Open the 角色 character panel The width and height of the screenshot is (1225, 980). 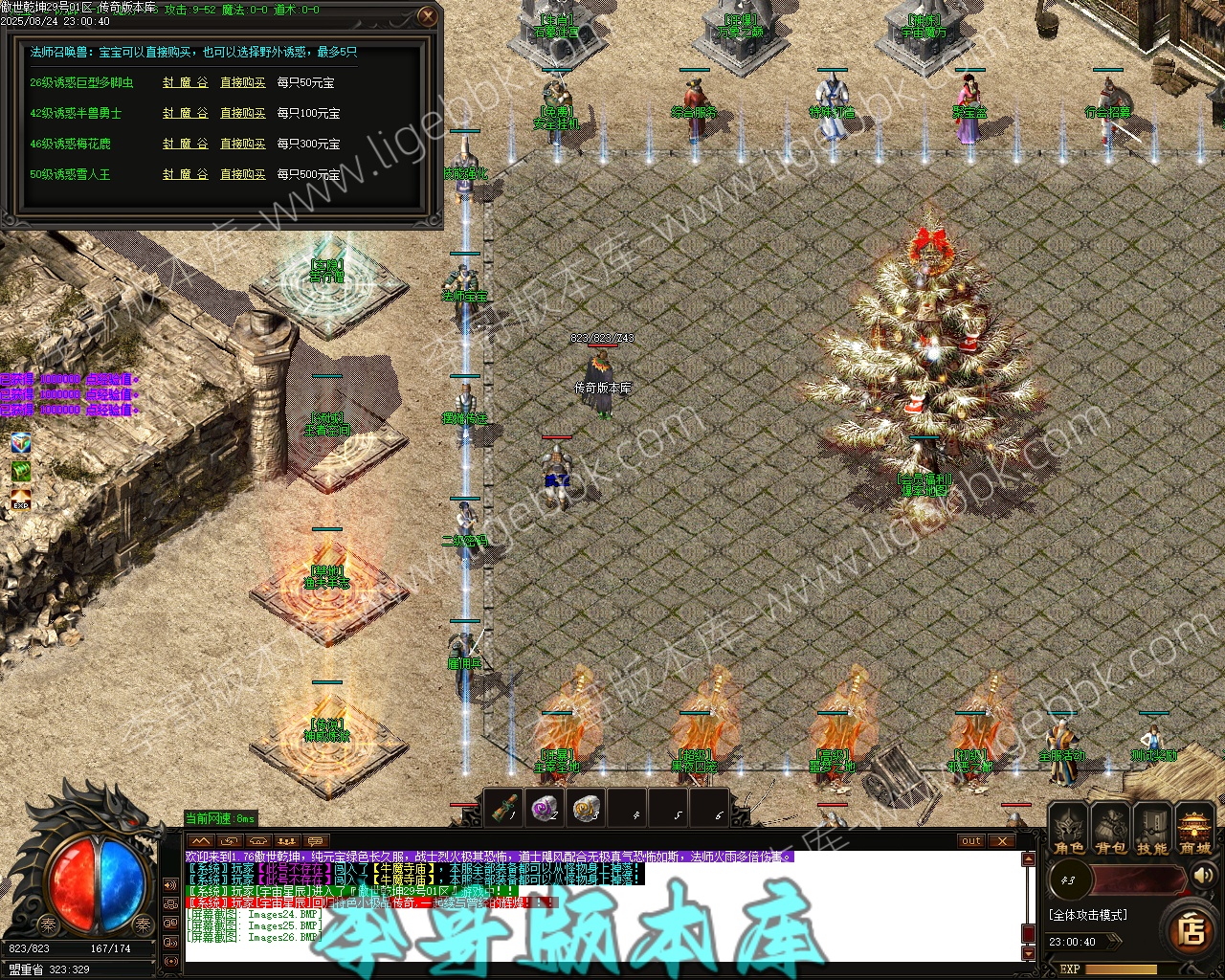[1069, 829]
